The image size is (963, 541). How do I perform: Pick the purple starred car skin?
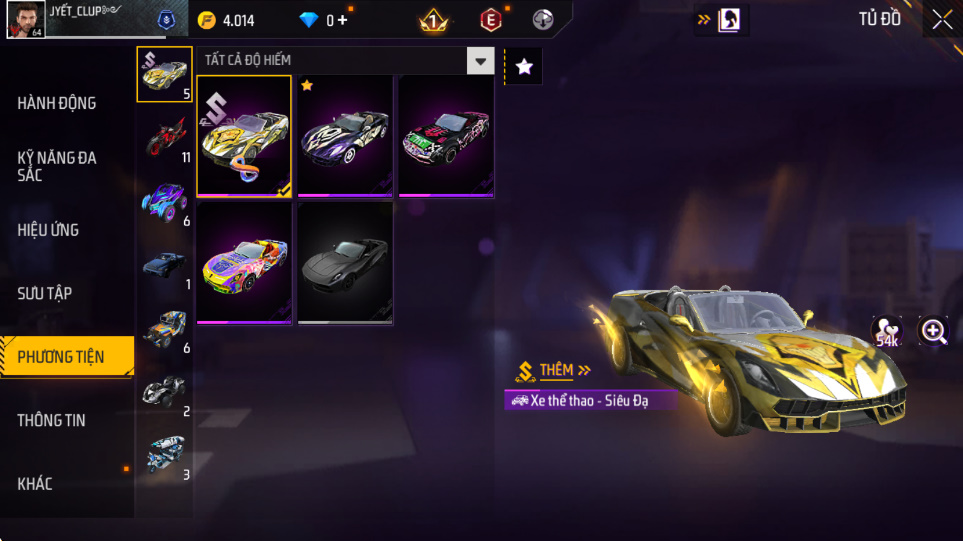pos(345,137)
